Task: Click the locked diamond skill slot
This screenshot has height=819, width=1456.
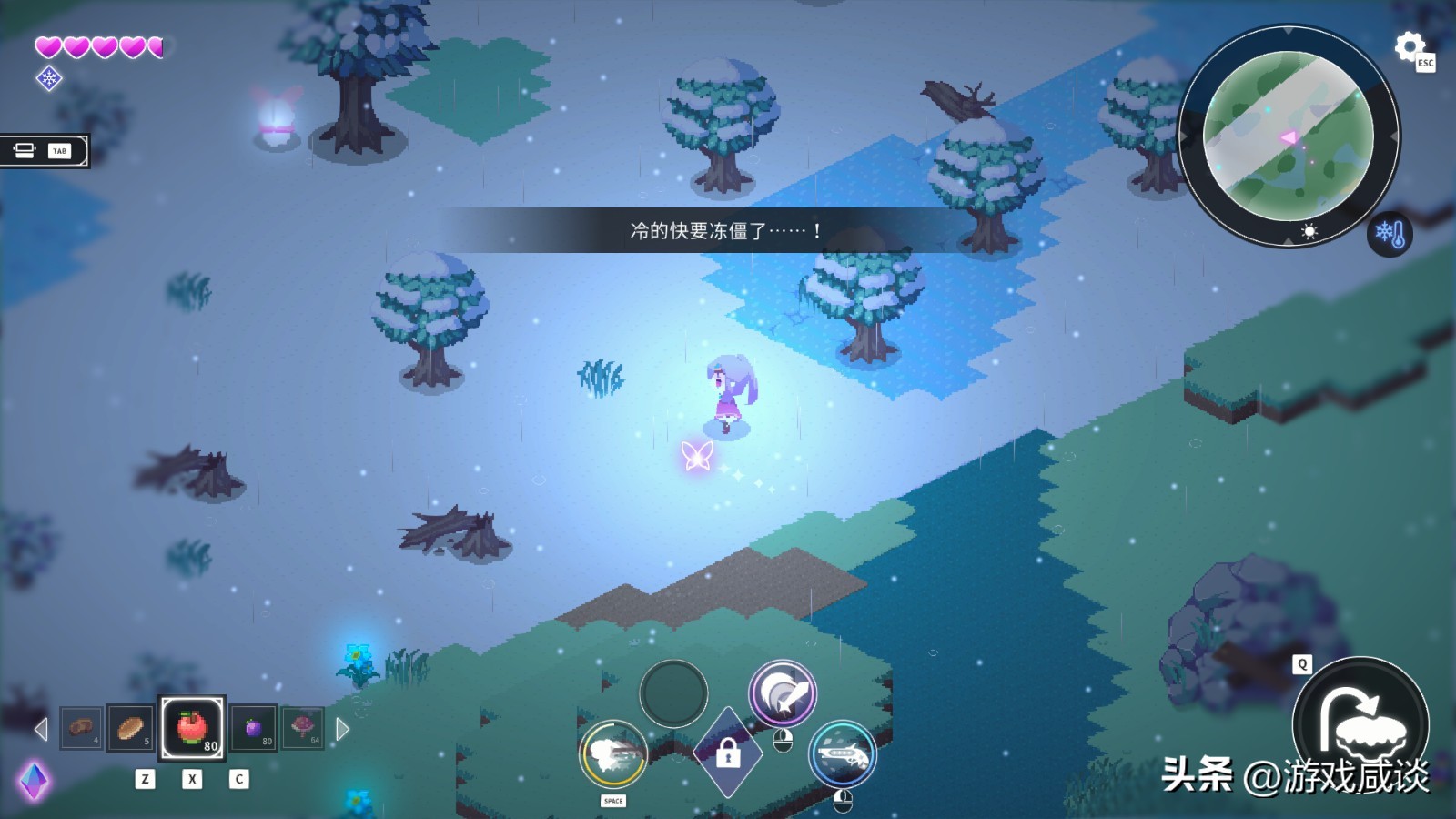Action: click(x=727, y=754)
